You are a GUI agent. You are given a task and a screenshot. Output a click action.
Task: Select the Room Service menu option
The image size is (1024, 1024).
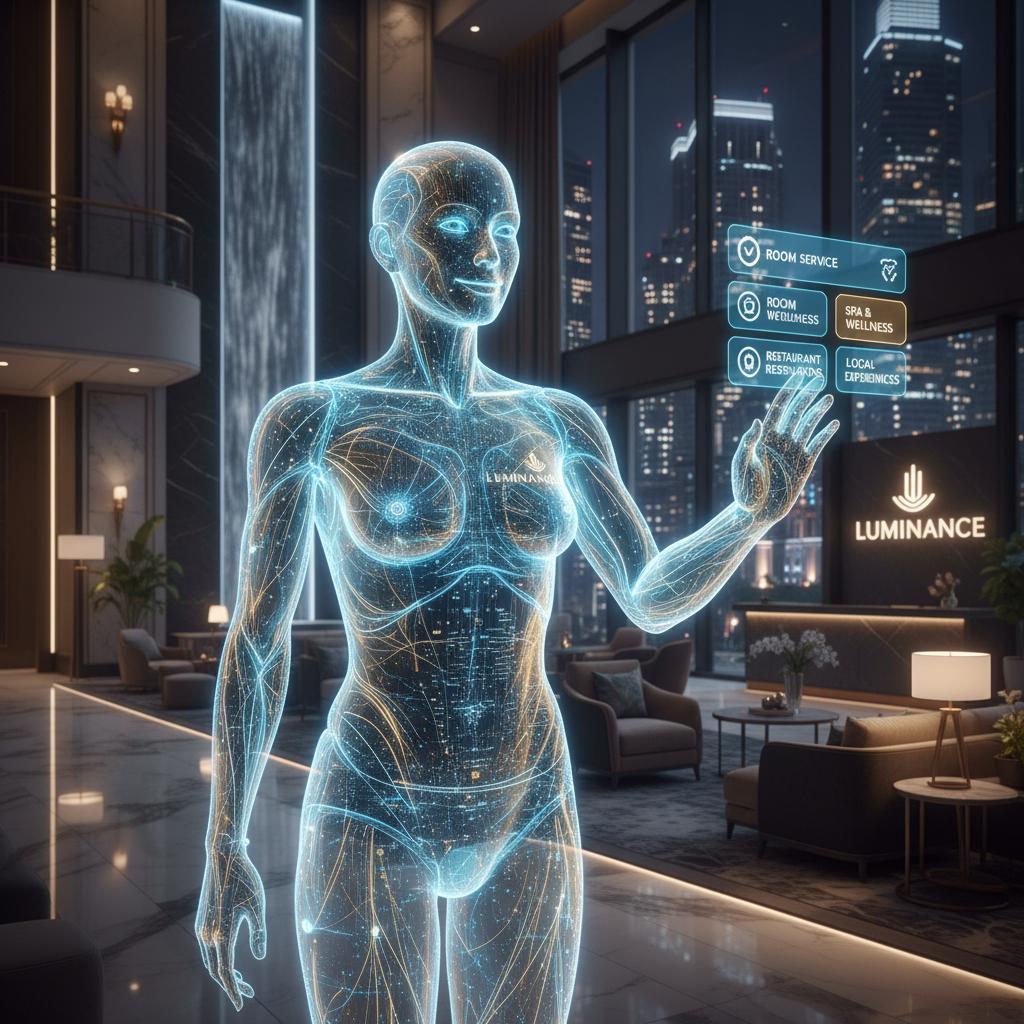pyautogui.click(x=815, y=256)
